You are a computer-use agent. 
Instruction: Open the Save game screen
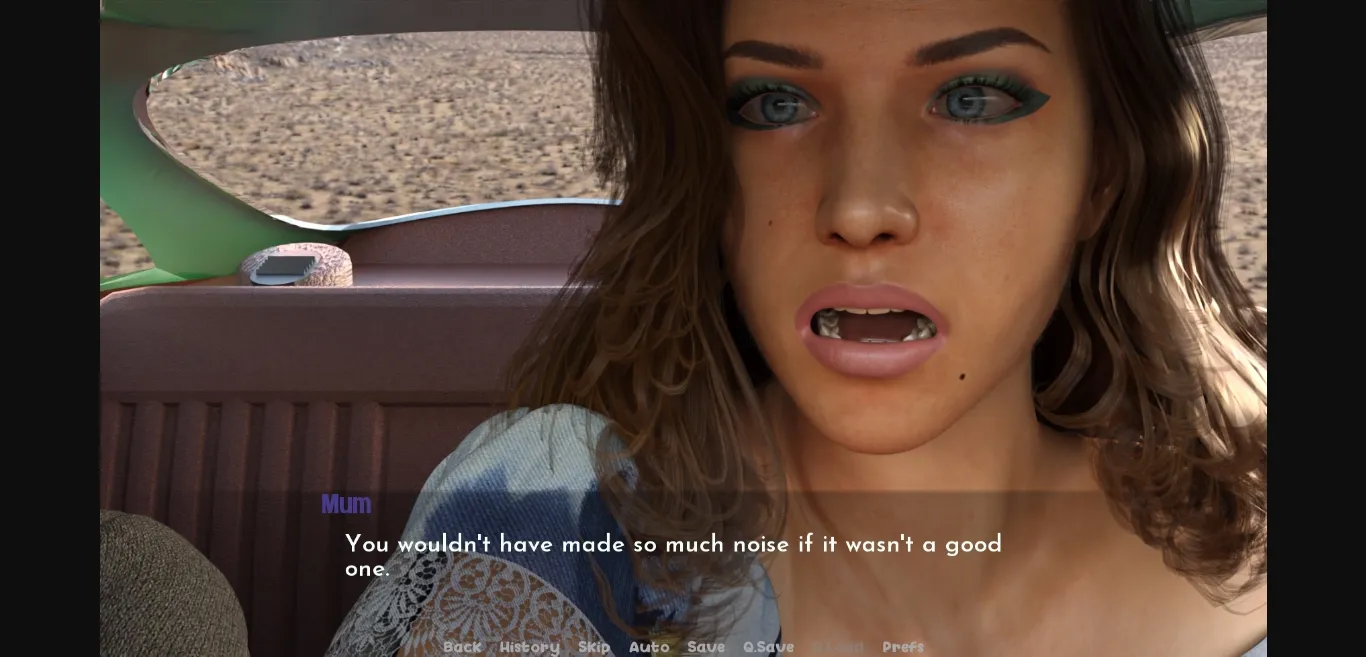click(x=706, y=647)
